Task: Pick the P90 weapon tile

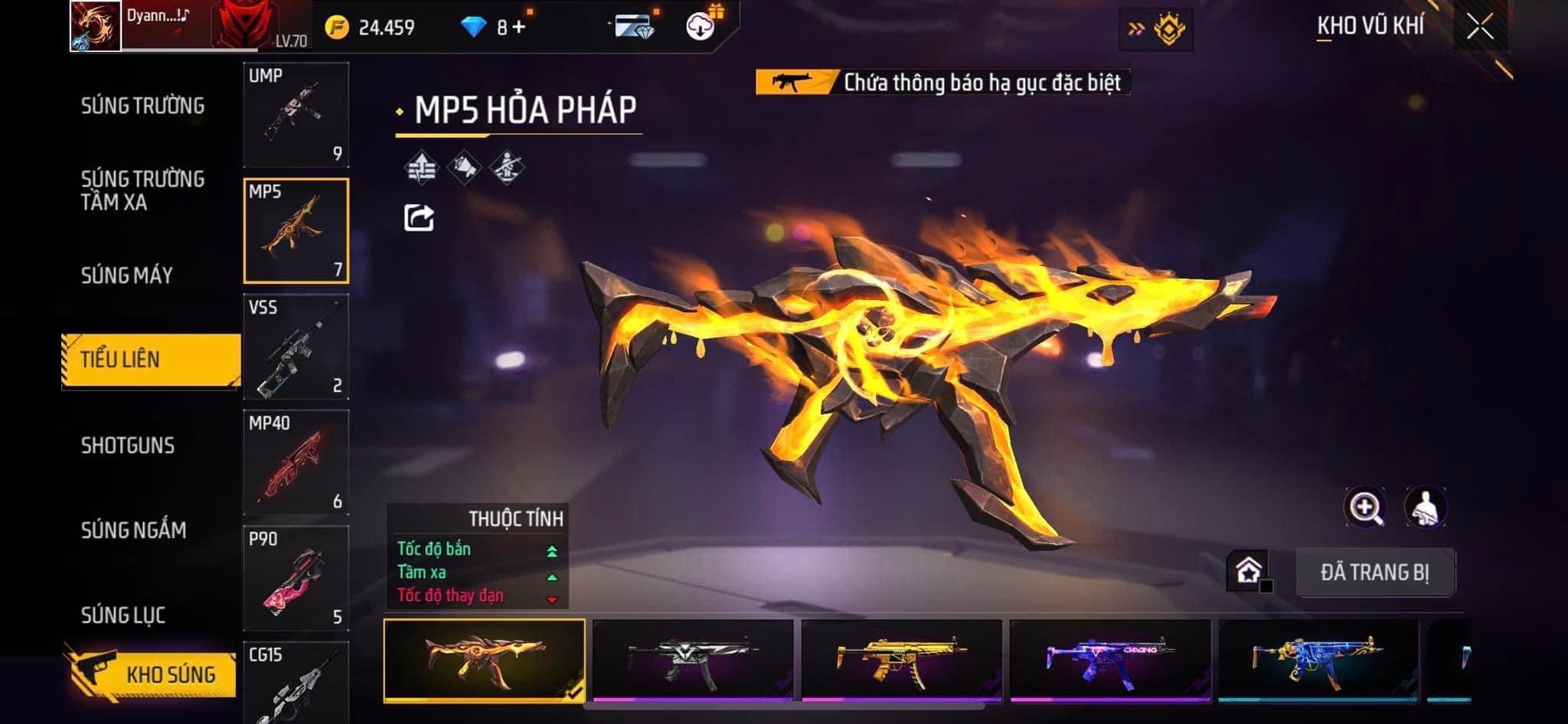Action: coord(296,579)
